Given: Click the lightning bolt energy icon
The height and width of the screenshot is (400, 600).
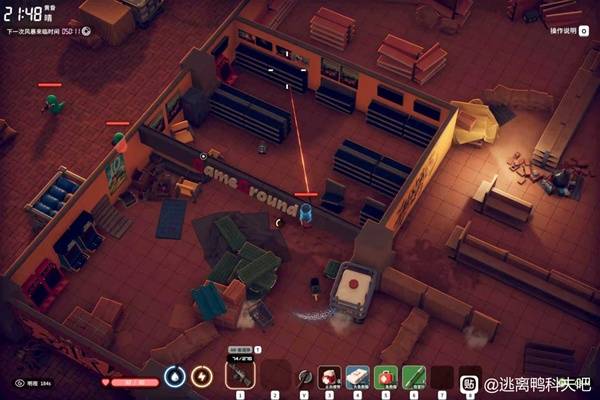Looking at the screenshot, I should pos(202,376).
